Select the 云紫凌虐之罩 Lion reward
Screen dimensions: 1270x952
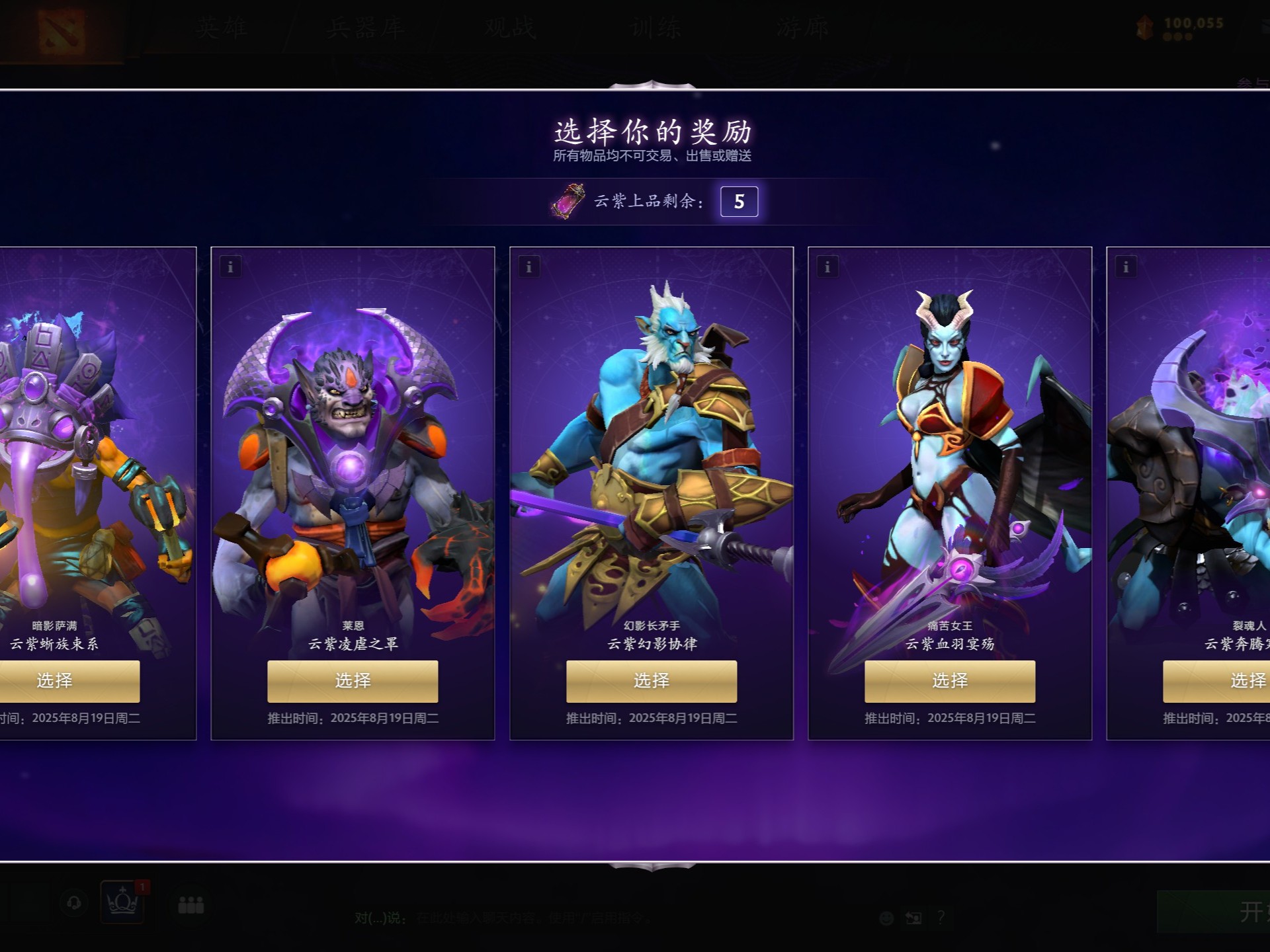(353, 680)
